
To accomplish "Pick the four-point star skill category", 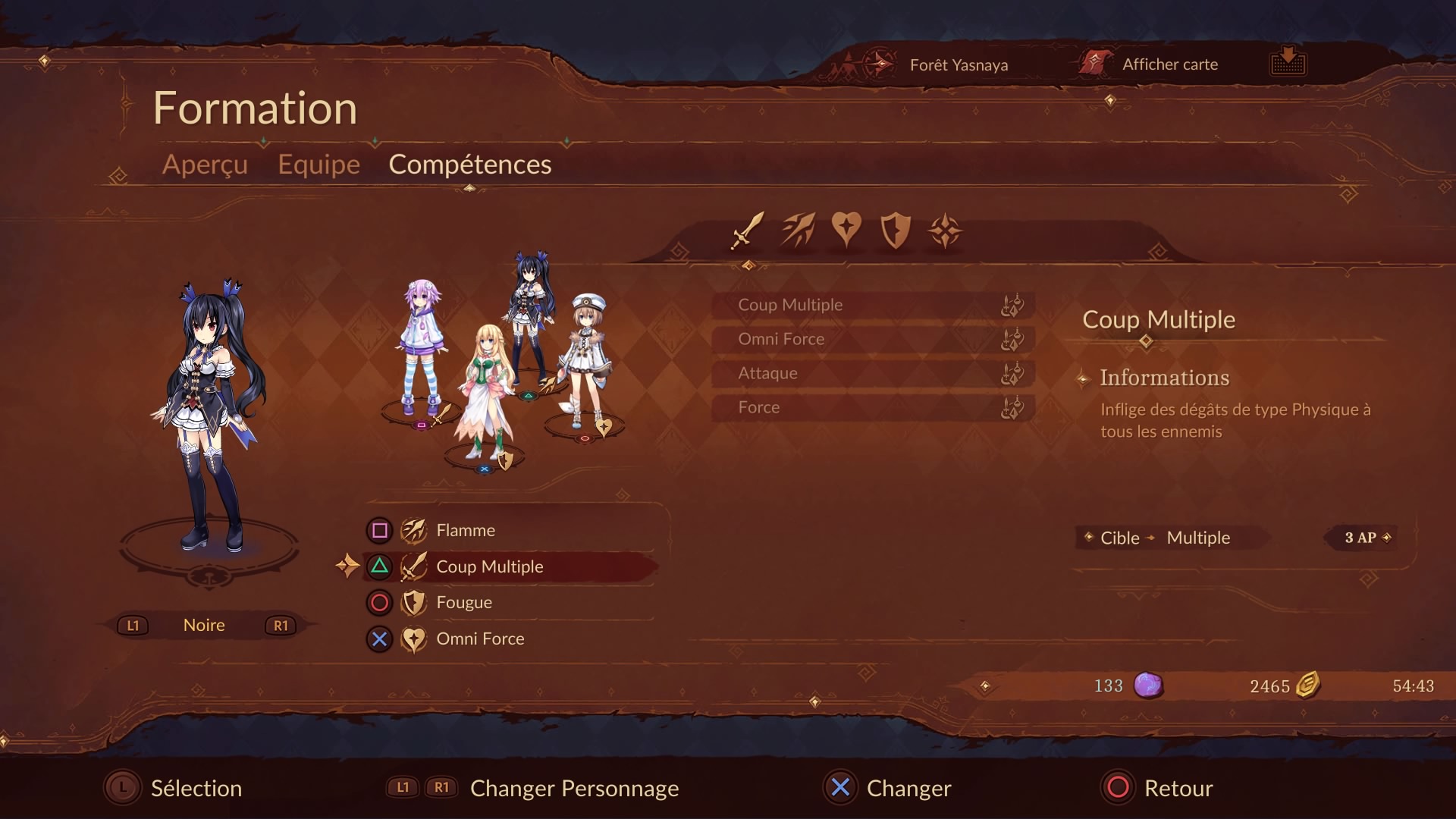I will click(945, 231).
